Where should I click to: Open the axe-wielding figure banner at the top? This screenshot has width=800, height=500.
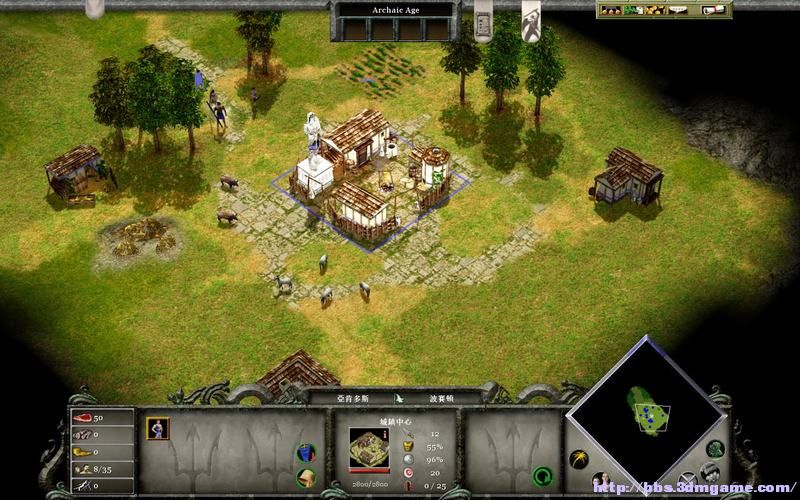point(531,18)
